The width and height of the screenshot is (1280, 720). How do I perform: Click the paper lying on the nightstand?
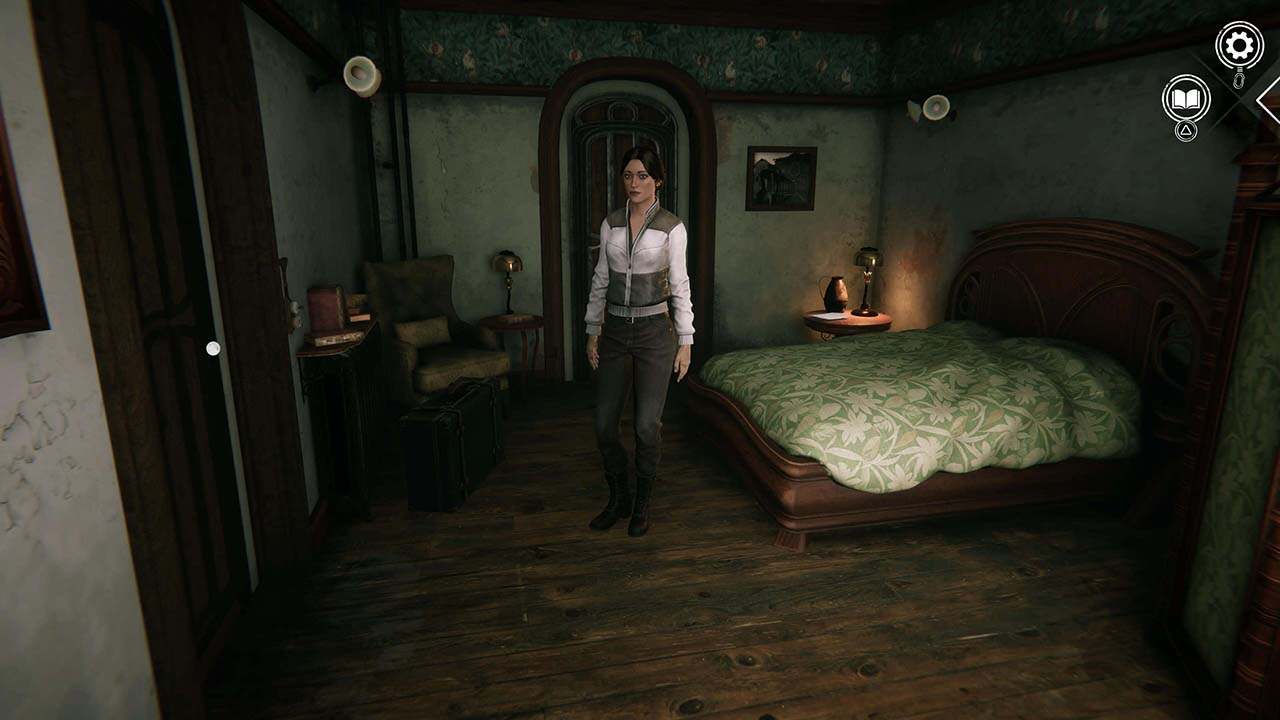[832, 318]
